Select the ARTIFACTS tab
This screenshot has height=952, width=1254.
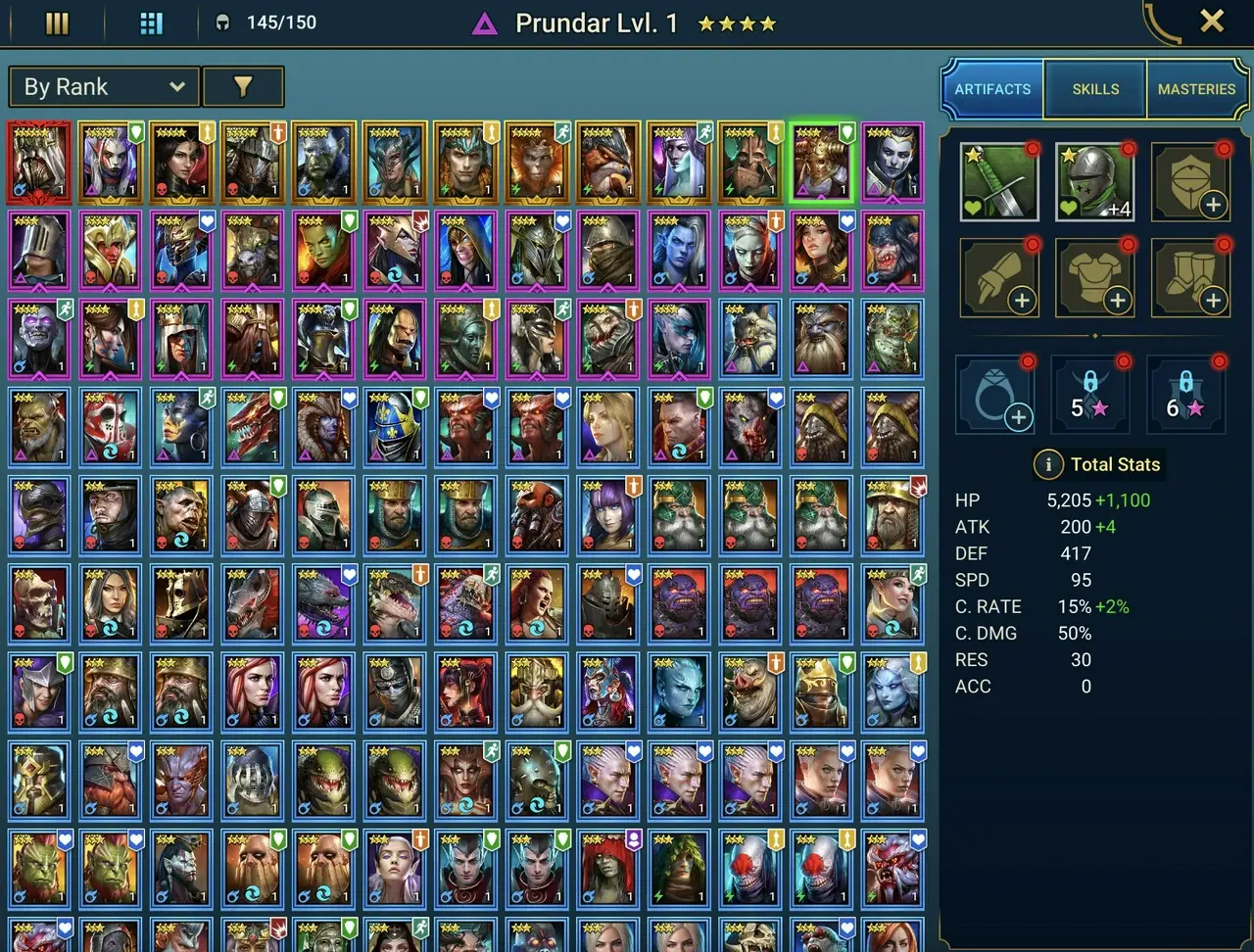992,88
